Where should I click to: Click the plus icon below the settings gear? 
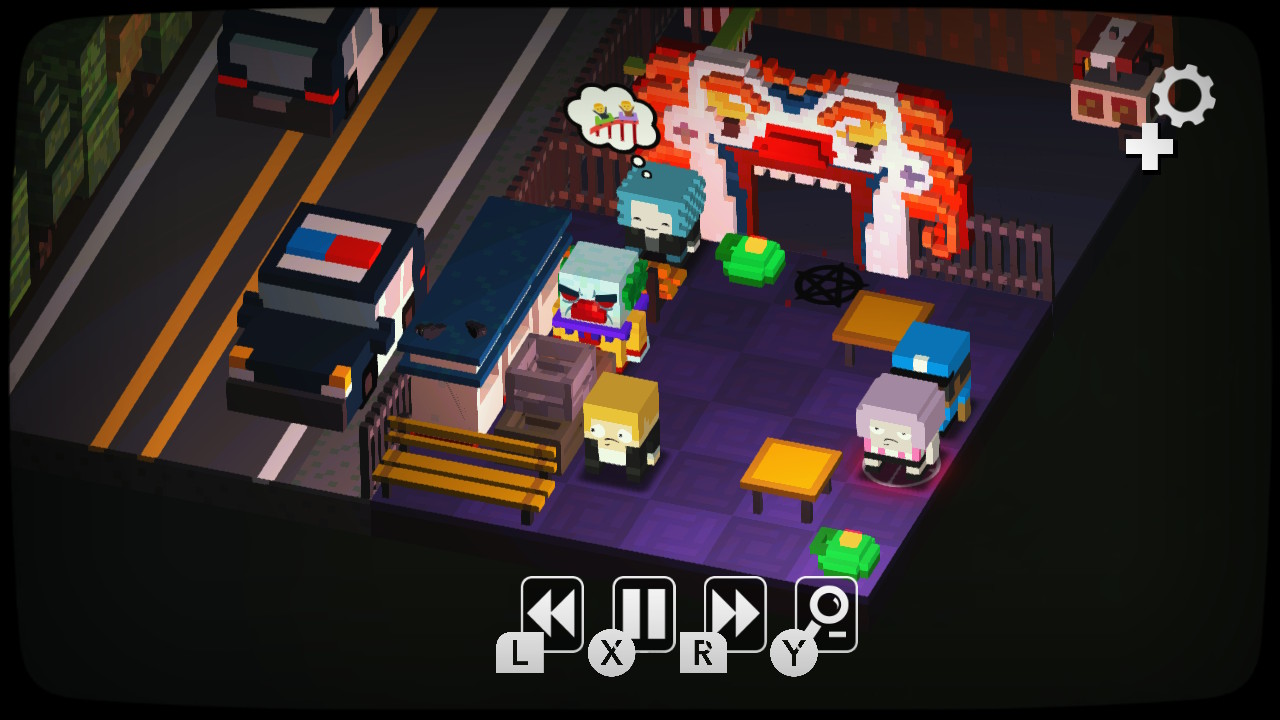coord(1148,148)
